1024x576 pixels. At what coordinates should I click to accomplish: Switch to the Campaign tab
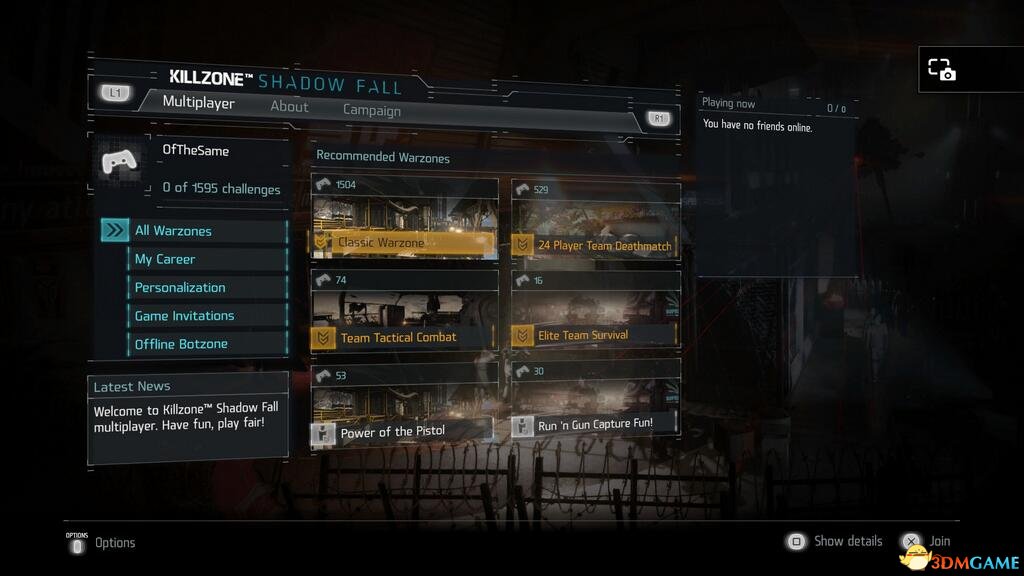pyautogui.click(x=371, y=111)
